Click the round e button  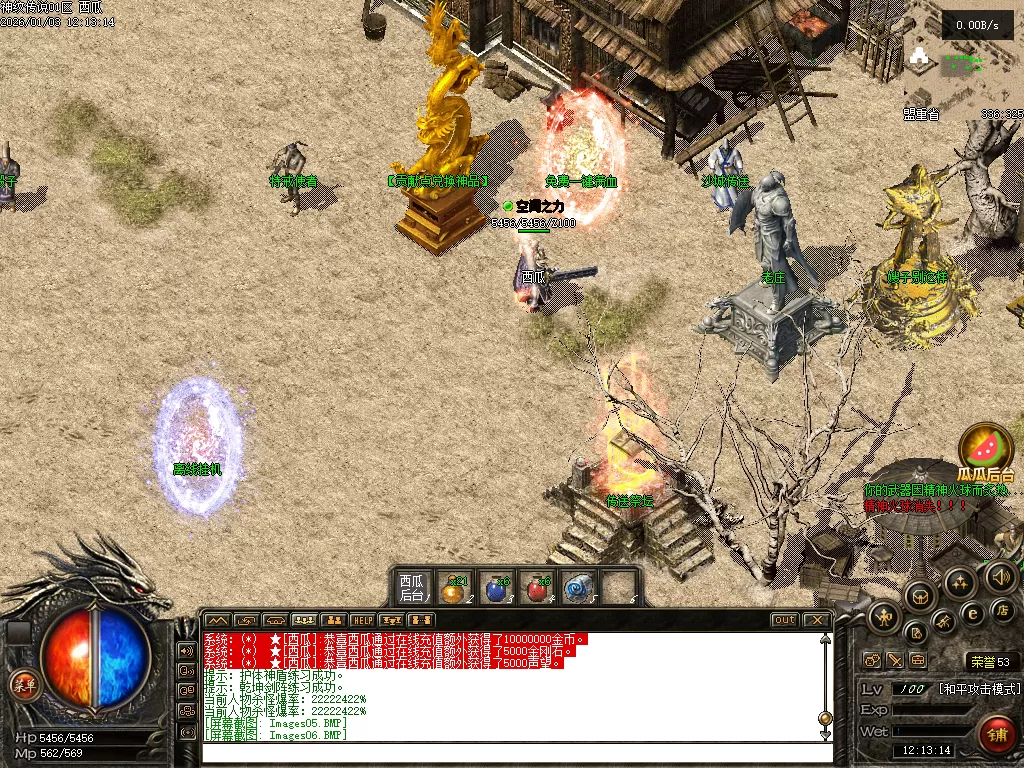[972, 613]
